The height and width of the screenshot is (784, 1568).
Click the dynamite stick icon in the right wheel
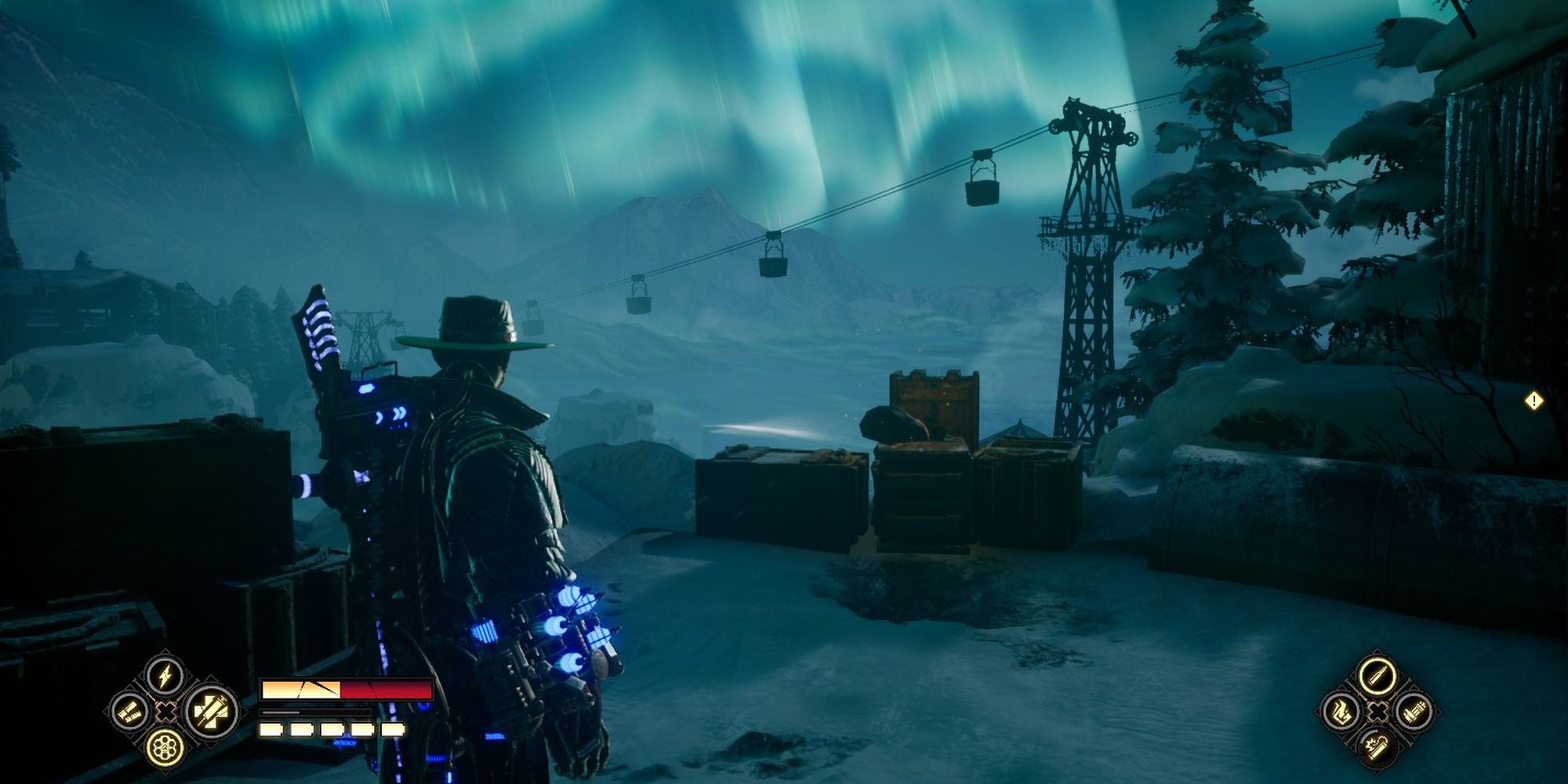[x=1377, y=748]
